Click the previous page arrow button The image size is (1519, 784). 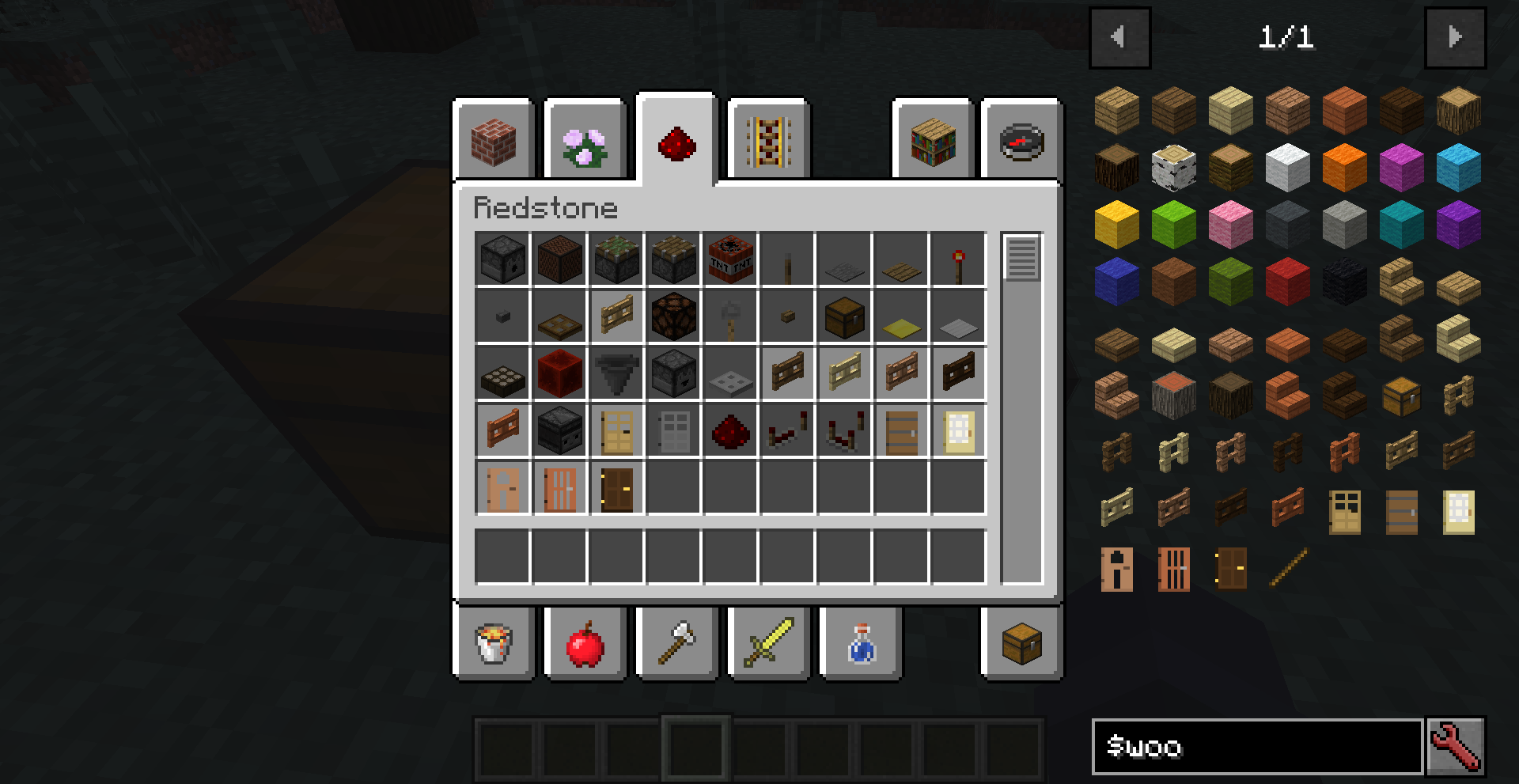(x=1119, y=37)
